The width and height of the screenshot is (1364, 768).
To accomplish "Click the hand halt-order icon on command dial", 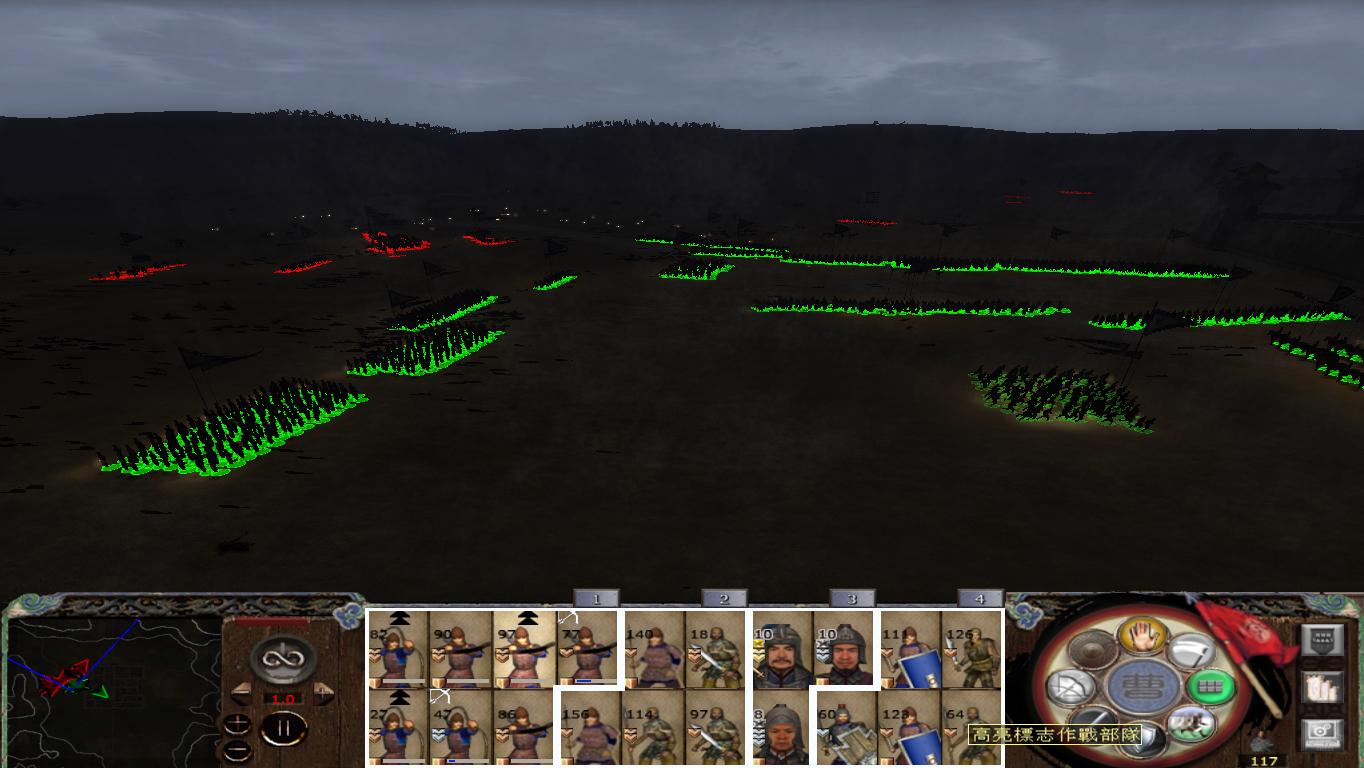I will pyautogui.click(x=1142, y=637).
